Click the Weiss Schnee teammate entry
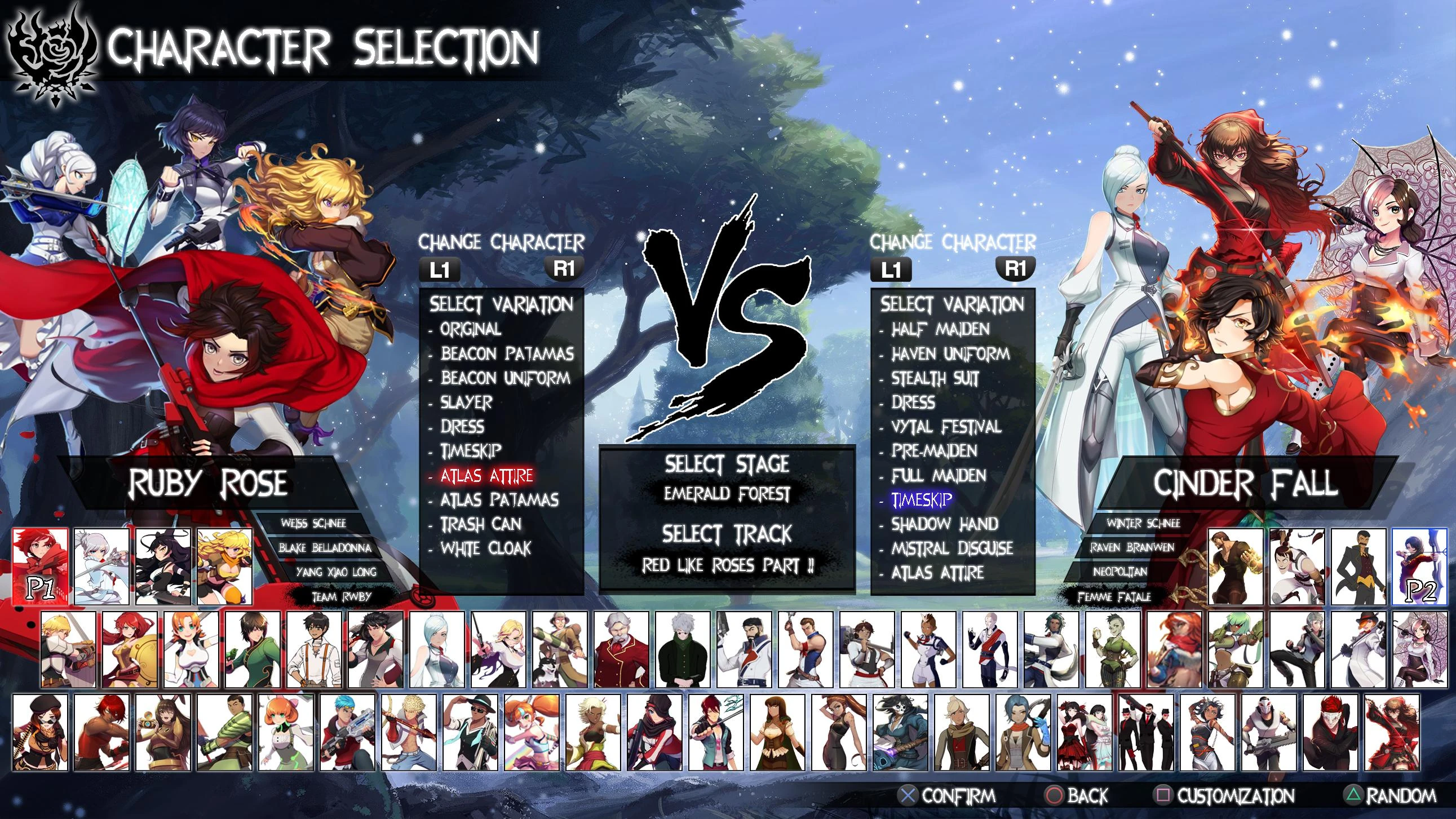This screenshot has height=819, width=1456. [x=315, y=524]
